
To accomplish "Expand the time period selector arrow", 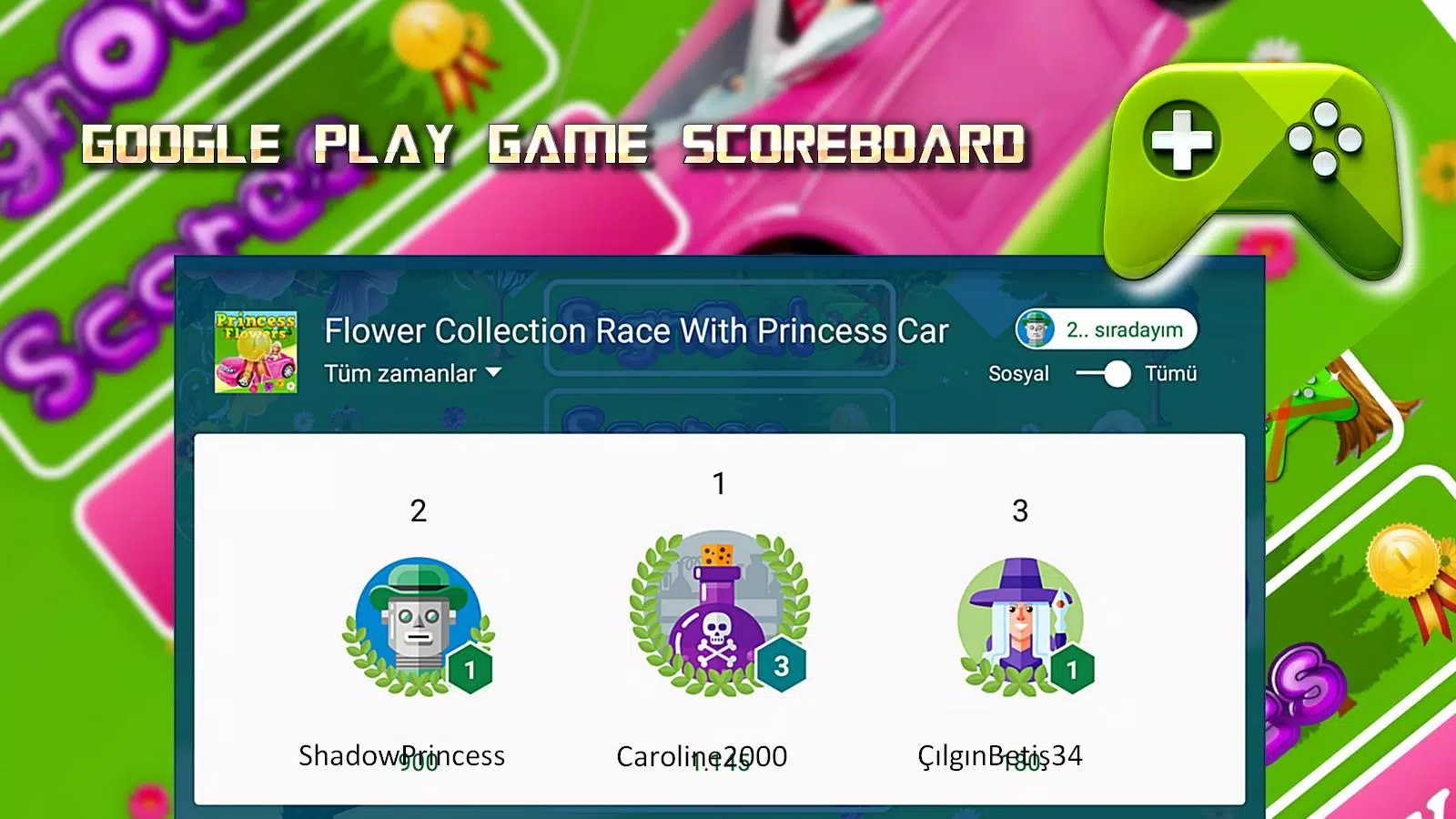I will pos(491,372).
